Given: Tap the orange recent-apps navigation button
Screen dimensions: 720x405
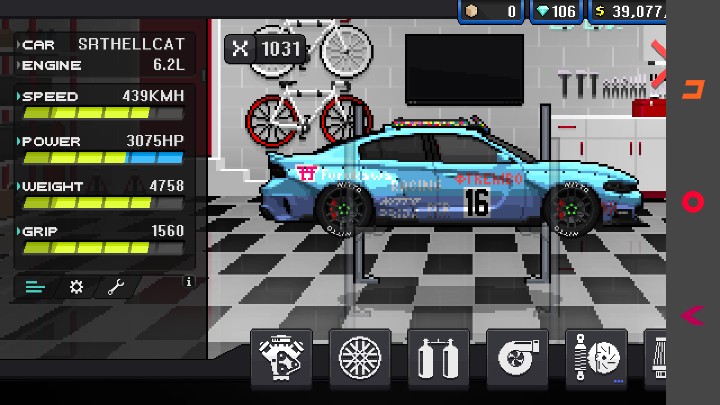Looking at the screenshot, I should tap(692, 89).
